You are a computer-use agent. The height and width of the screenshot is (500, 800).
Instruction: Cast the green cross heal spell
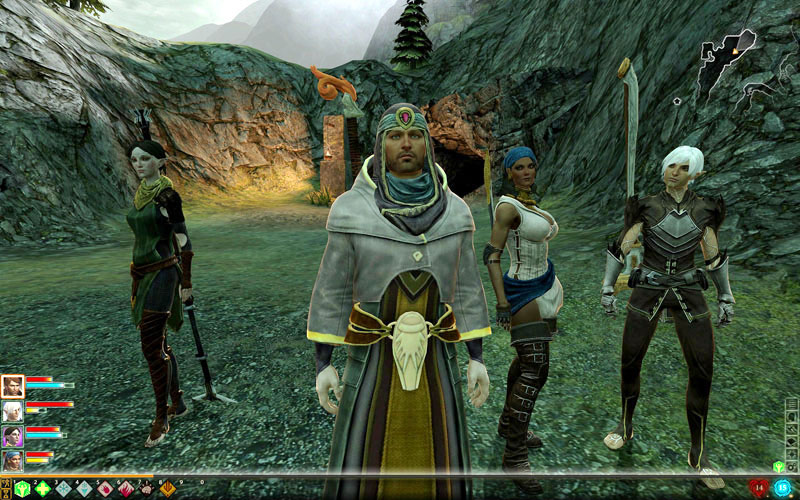[x=43, y=489]
